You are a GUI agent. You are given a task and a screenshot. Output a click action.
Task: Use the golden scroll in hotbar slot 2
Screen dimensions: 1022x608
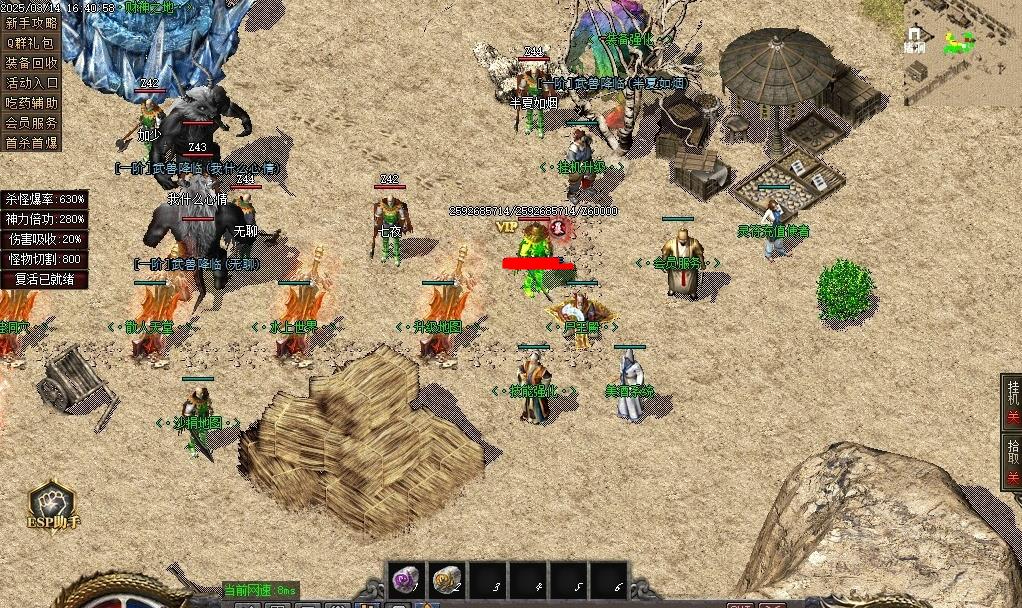click(447, 580)
